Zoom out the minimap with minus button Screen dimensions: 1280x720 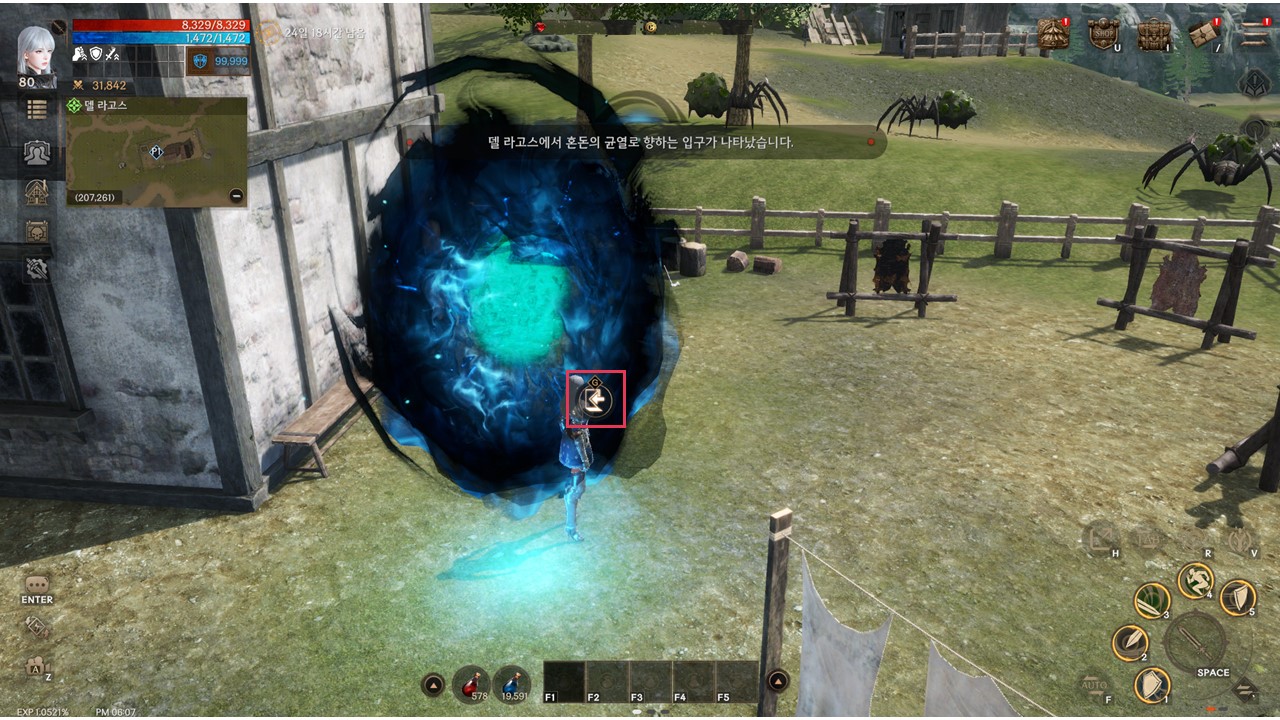[x=236, y=196]
